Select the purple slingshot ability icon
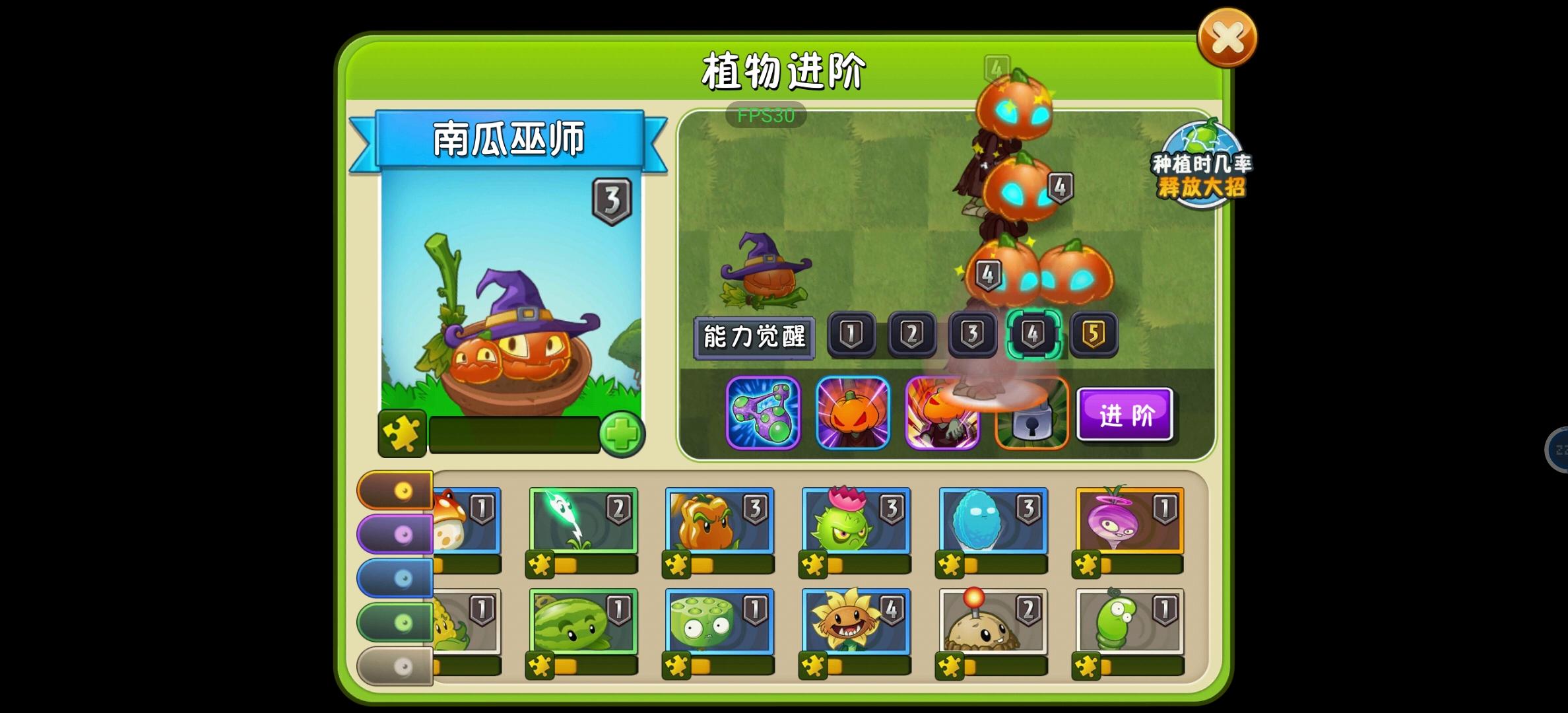 click(762, 414)
